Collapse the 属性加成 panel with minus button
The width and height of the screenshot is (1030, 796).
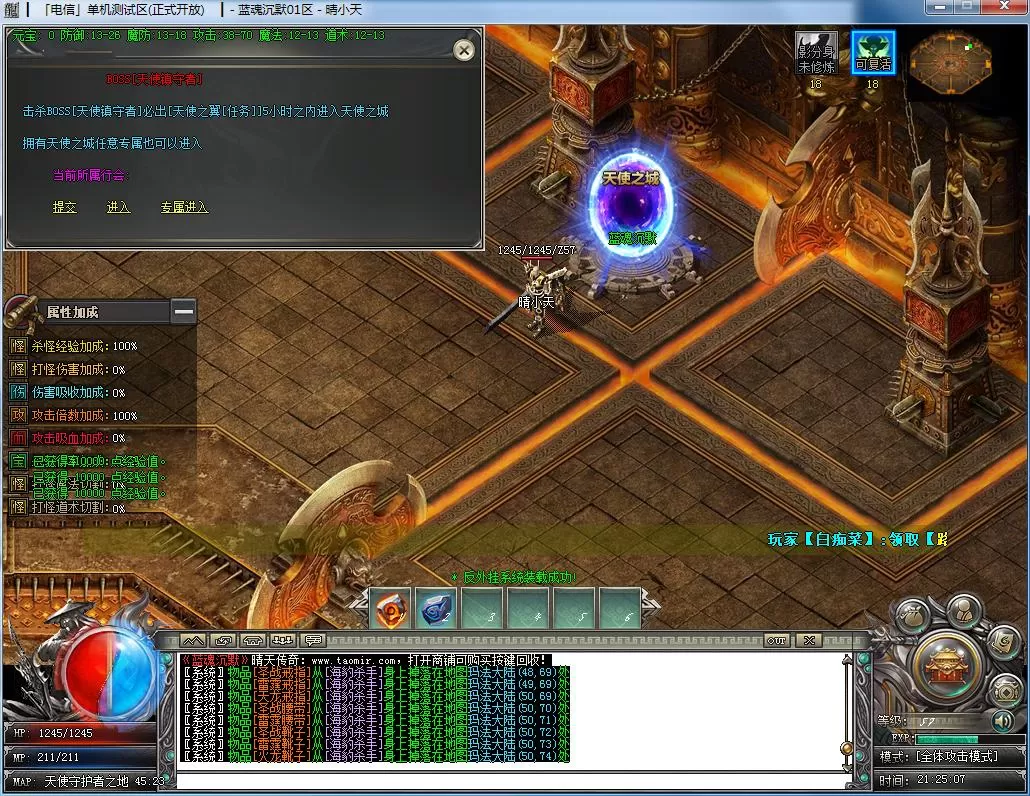click(x=183, y=312)
